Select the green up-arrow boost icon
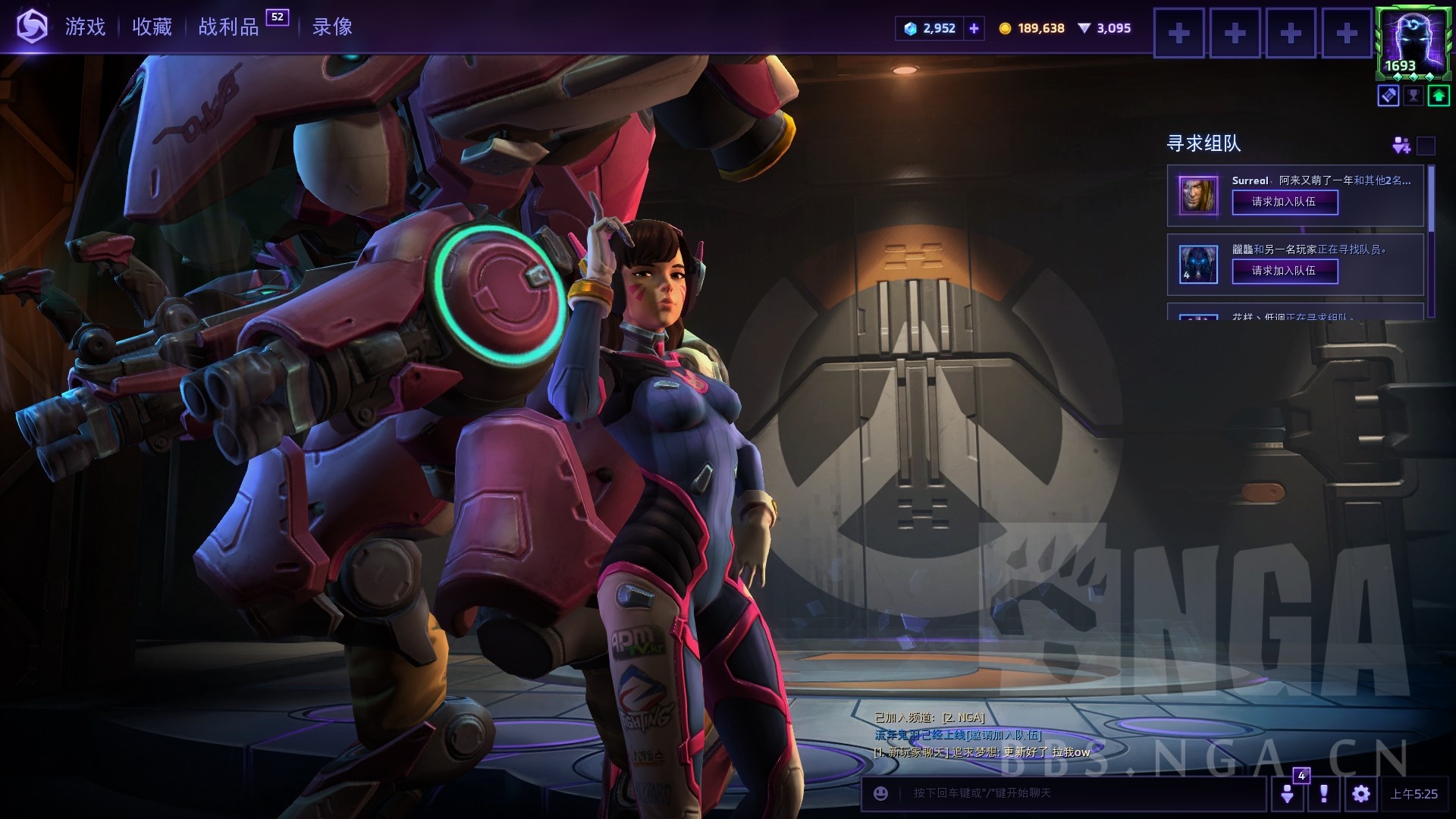This screenshot has width=1456, height=819. point(1438,96)
